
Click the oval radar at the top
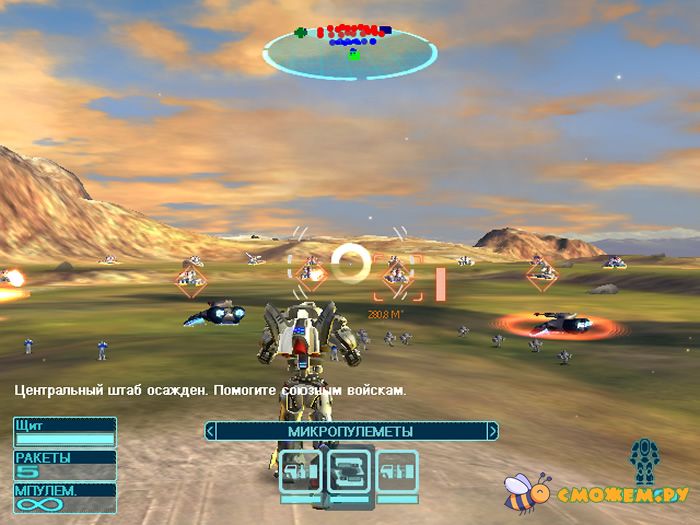tap(350, 49)
